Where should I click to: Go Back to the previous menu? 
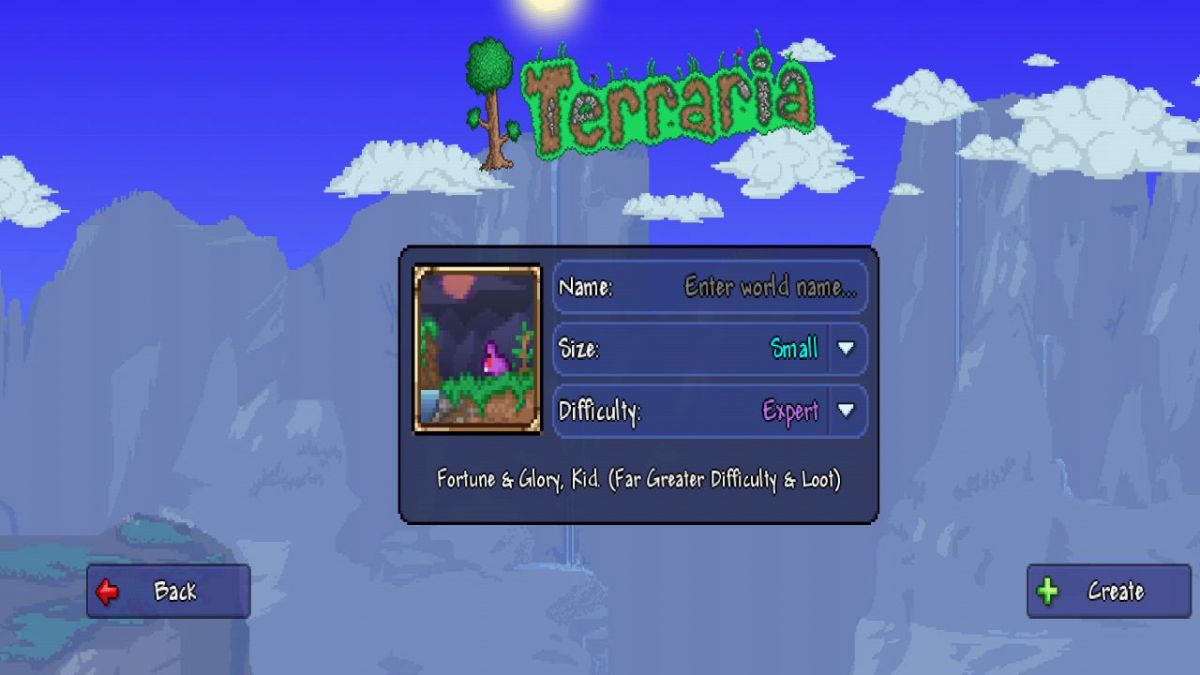coord(168,591)
